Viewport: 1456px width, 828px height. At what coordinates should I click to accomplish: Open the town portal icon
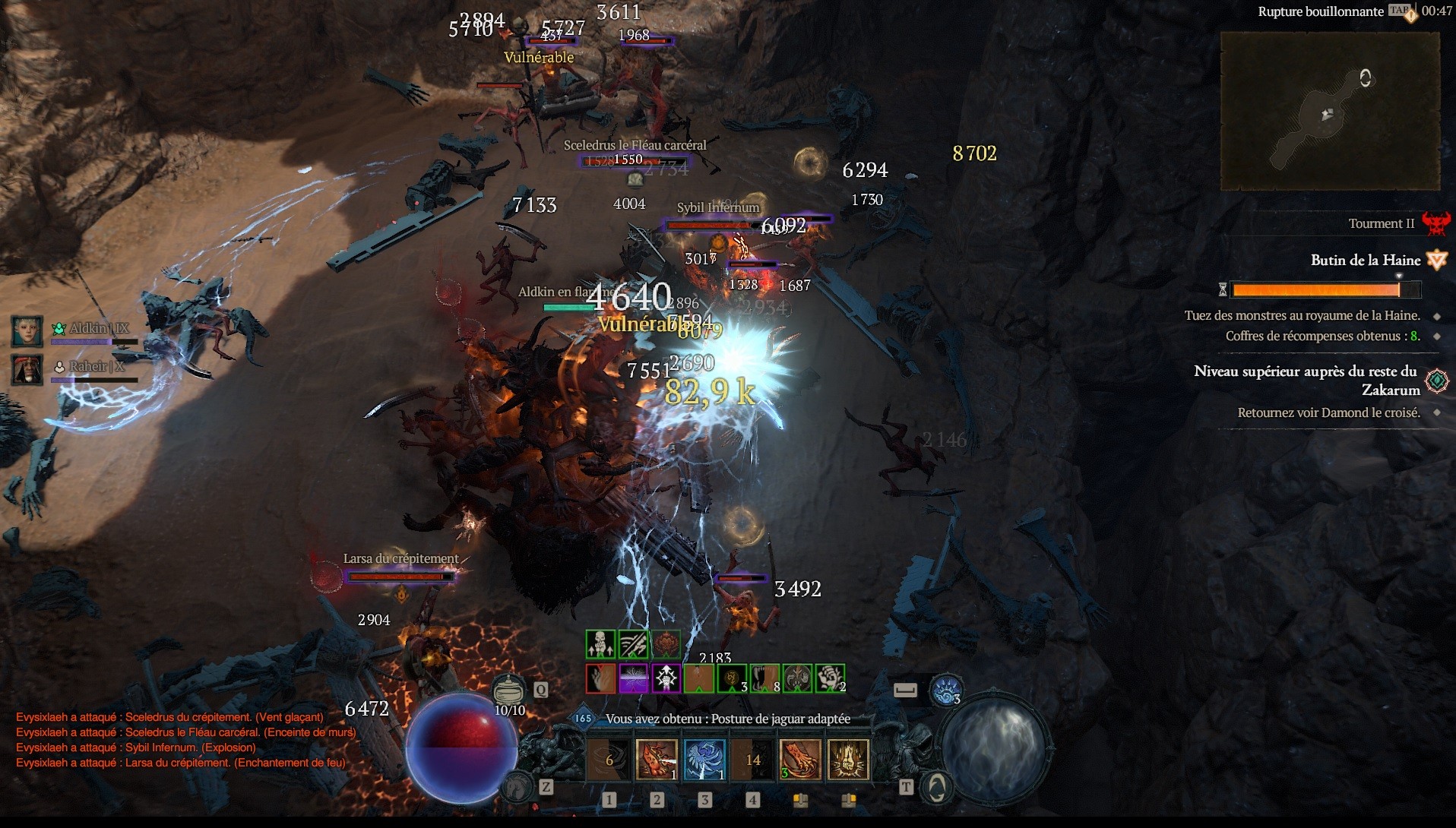pyautogui.click(x=936, y=787)
